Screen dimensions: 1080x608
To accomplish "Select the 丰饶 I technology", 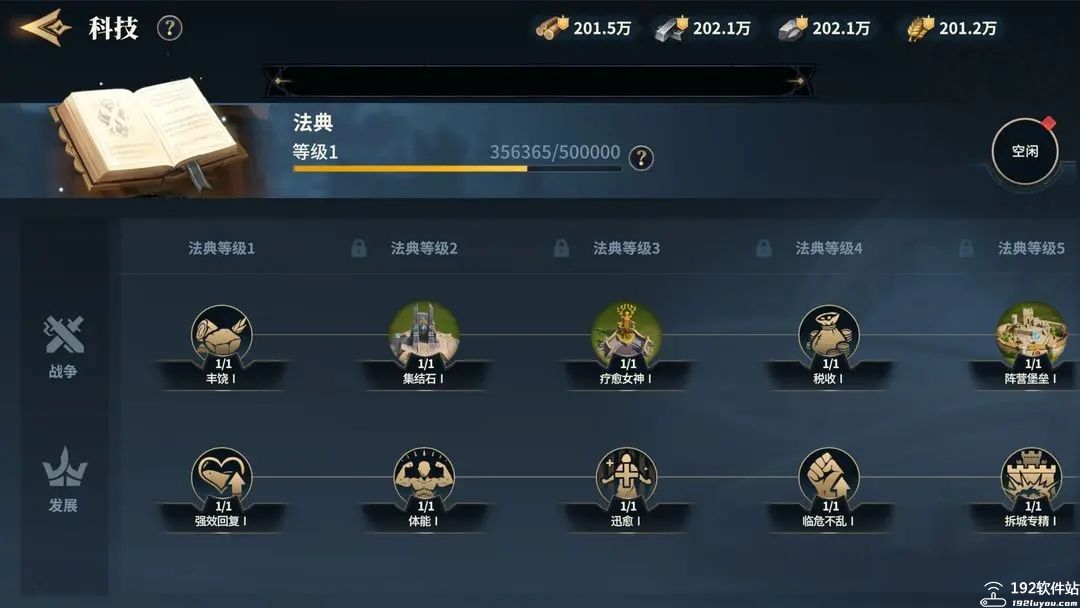I will 221,336.
